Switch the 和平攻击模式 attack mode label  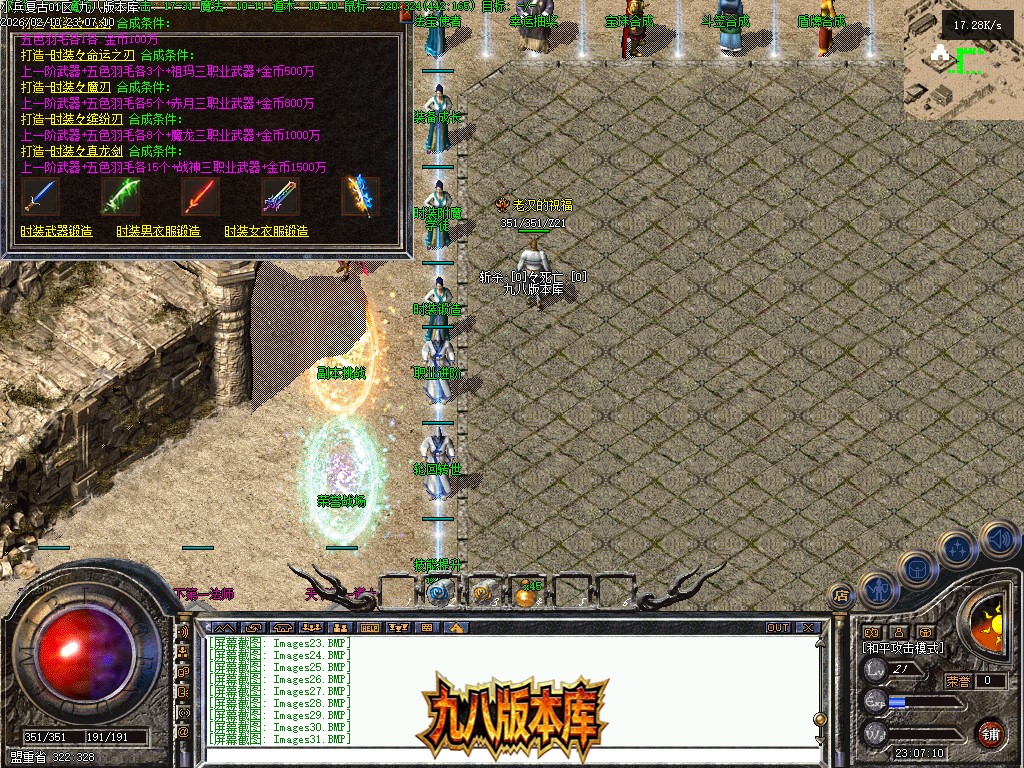[x=902, y=648]
